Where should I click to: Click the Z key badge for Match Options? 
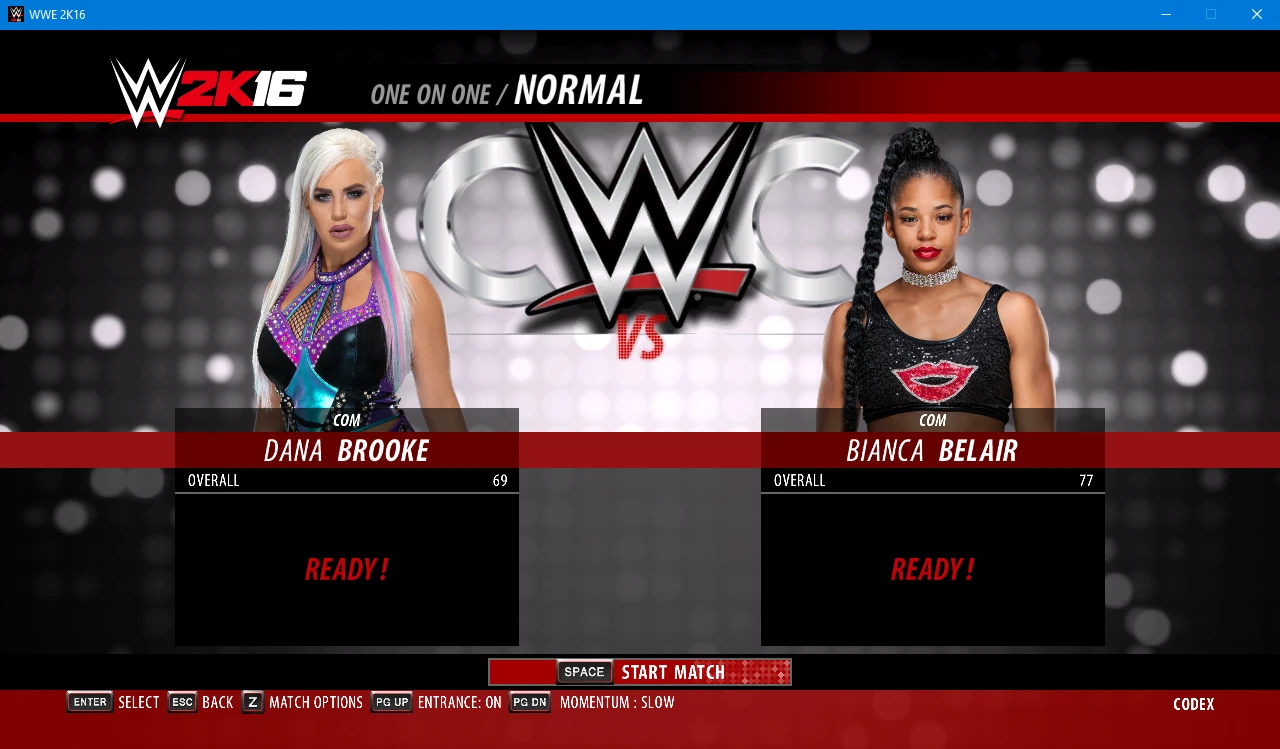click(x=252, y=702)
